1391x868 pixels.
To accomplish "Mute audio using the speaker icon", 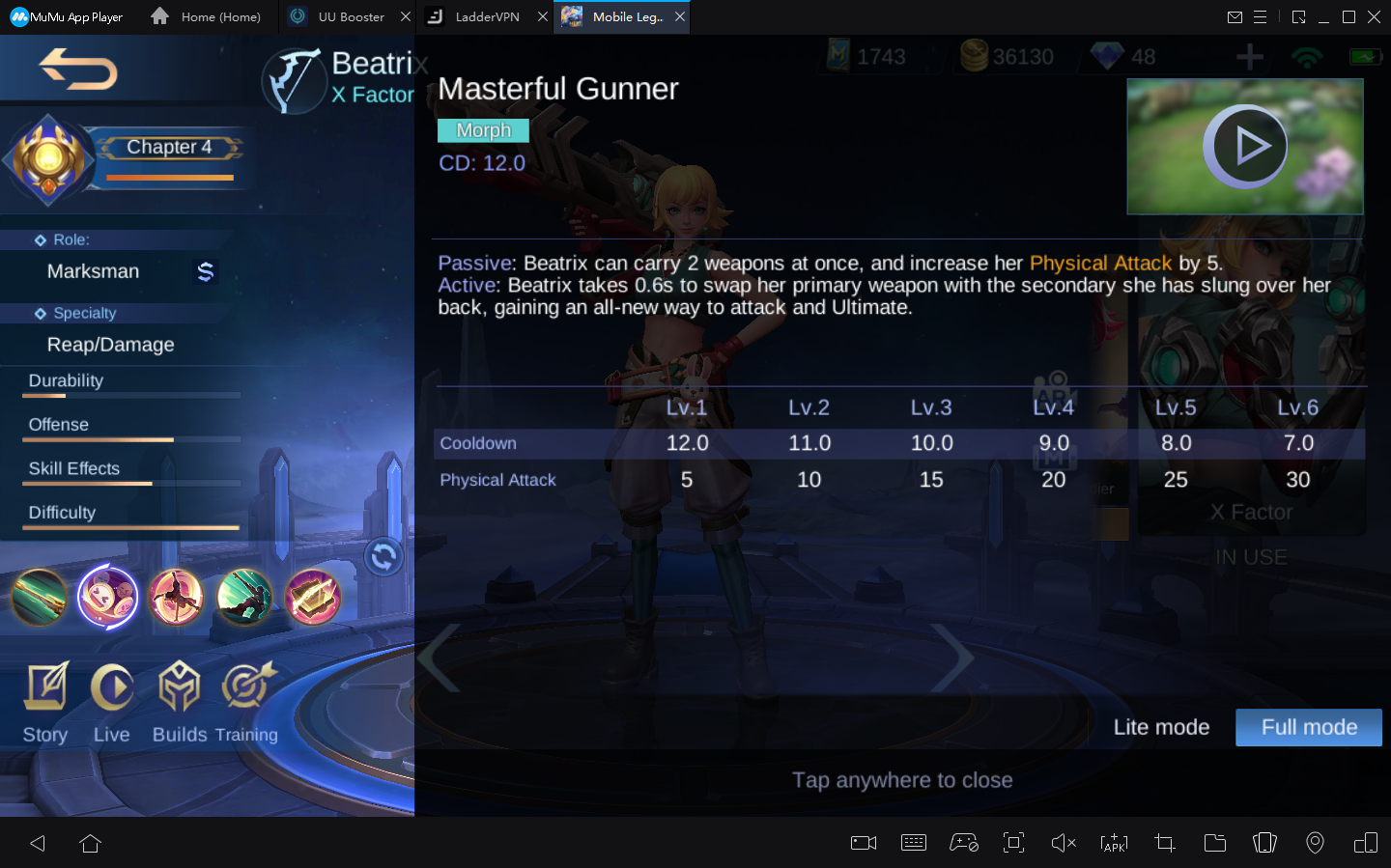I will coord(1064,843).
